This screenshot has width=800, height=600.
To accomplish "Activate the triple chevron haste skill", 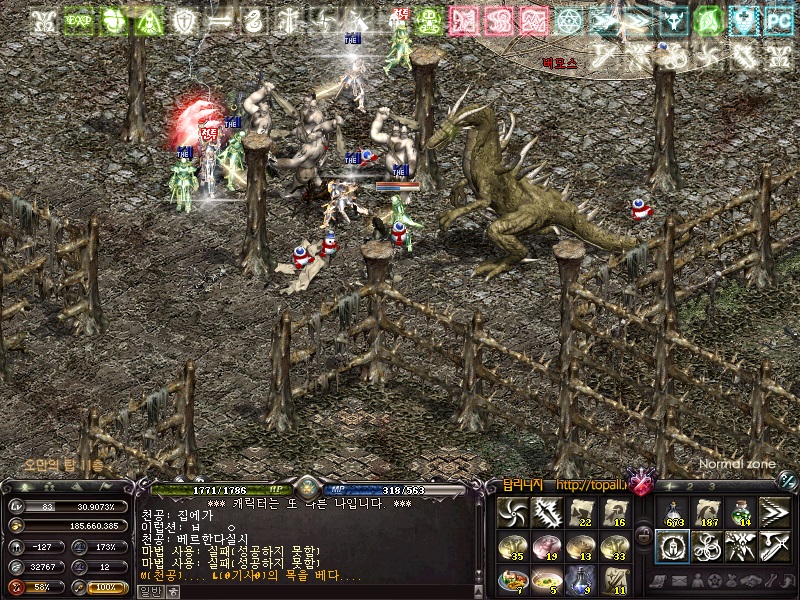I will click(x=774, y=512).
